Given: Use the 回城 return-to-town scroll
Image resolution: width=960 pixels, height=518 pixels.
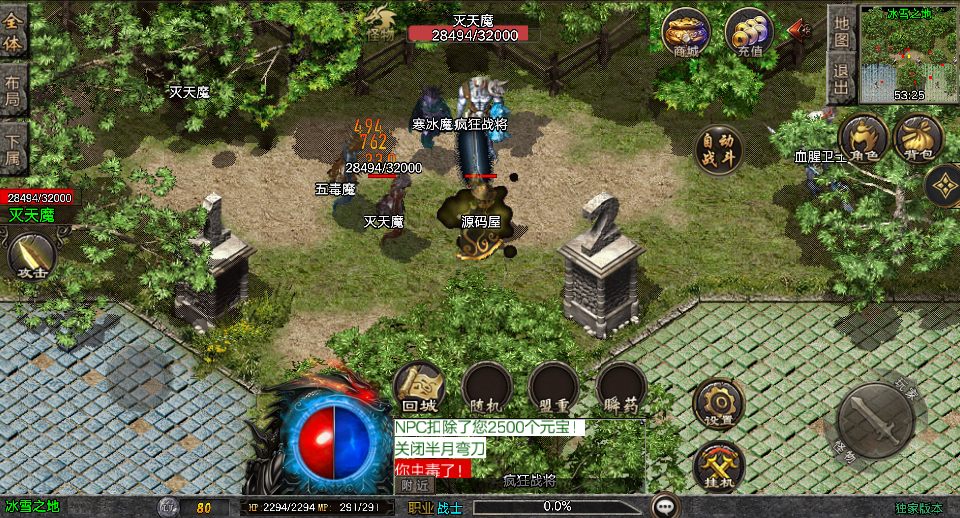Looking at the screenshot, I should coord(419,387).
